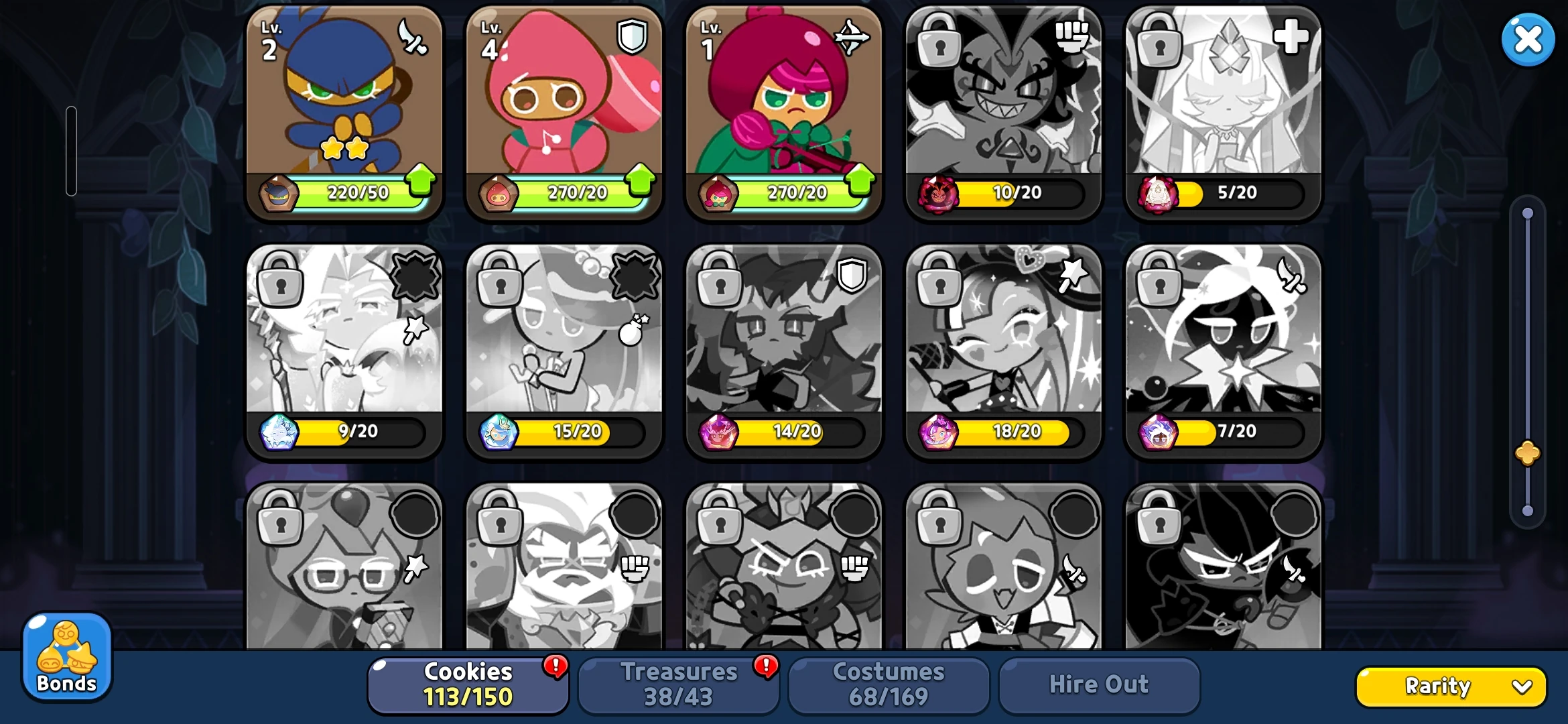Image resolution: width=1568 pixels, height=724 pixels.
Task: Open the Bonds menu
Action: click(x=66, y=657)
